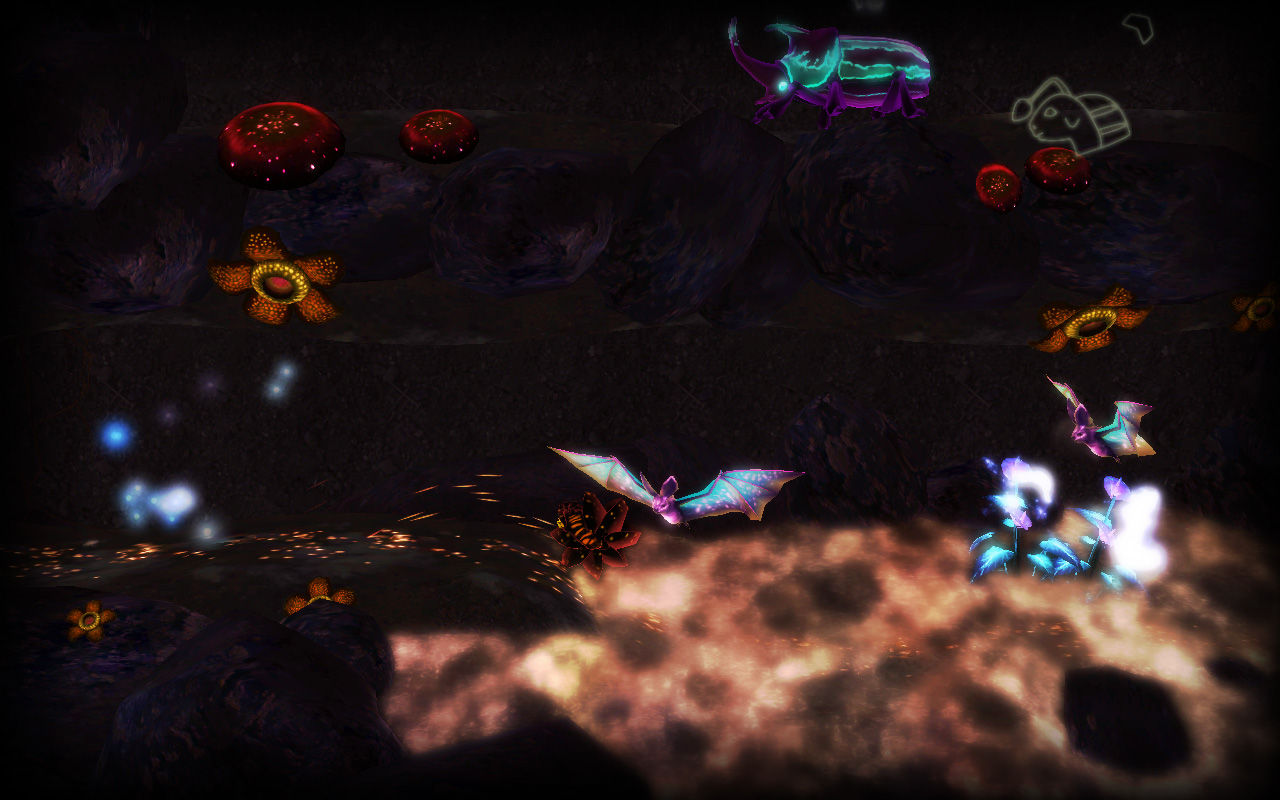The image size is (1280, 800).
Task: Select the small angular outline glyph
Action: [1138, 26]
